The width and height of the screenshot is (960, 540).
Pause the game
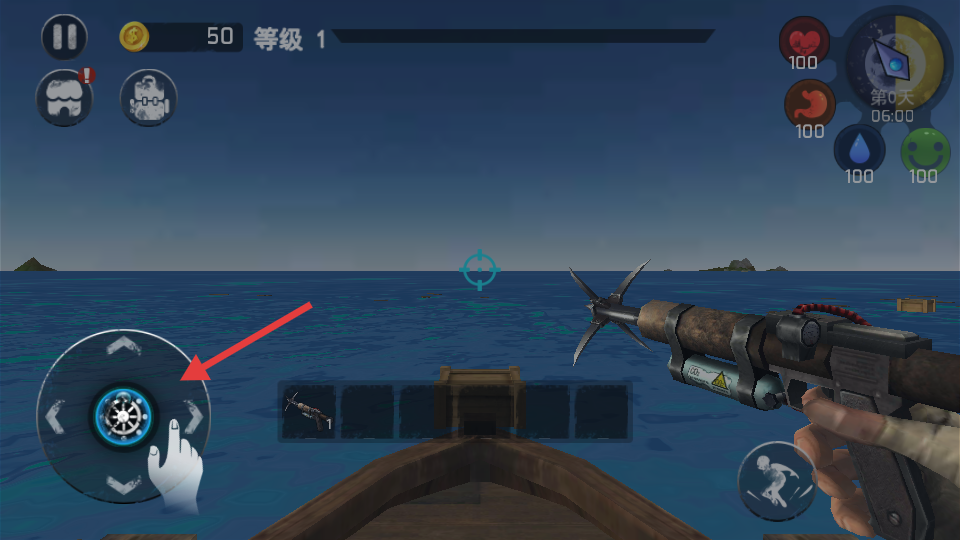[65, 38]
